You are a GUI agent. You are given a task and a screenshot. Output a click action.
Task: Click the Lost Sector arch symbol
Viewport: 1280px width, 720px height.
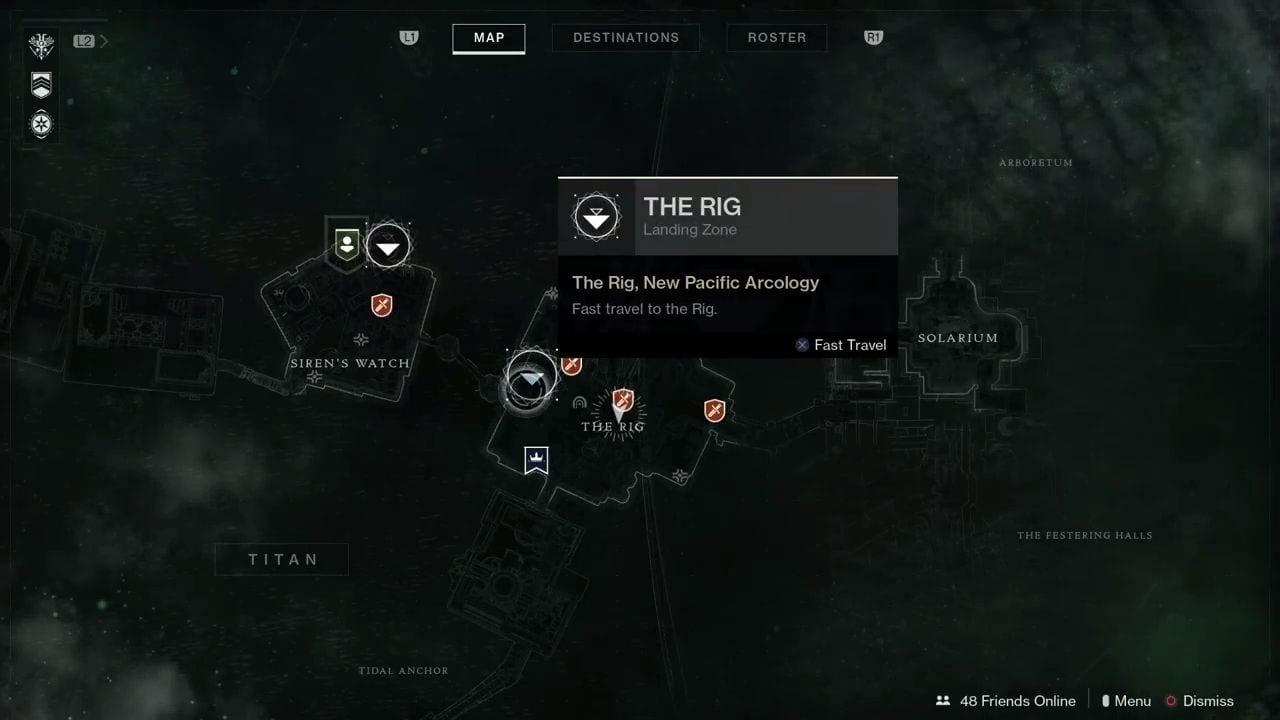pos(579,402)
